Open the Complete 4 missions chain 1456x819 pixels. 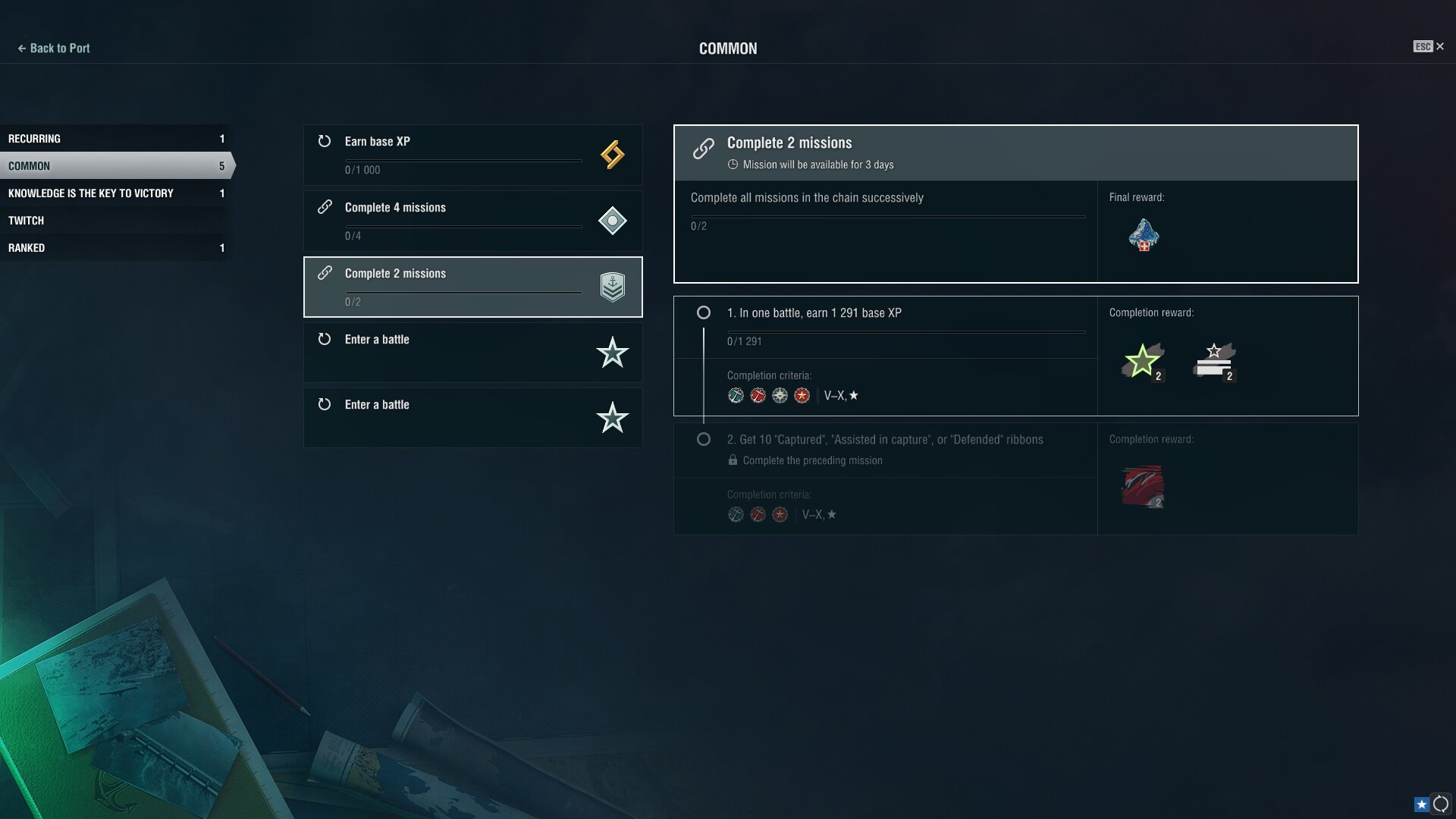click(x=472, y=221)
